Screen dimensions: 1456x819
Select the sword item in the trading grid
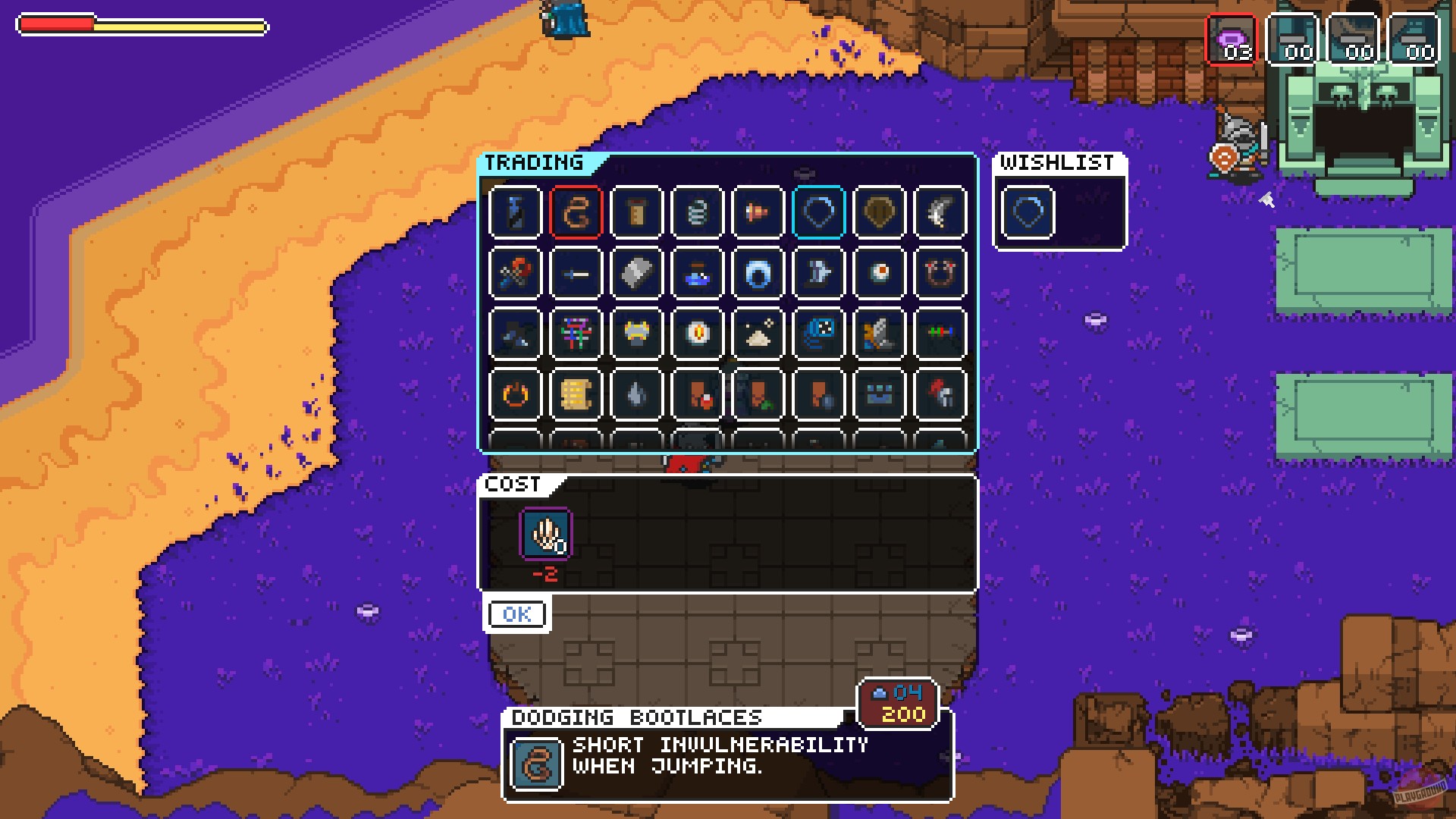pyautogui.click(x=576, y=273)
